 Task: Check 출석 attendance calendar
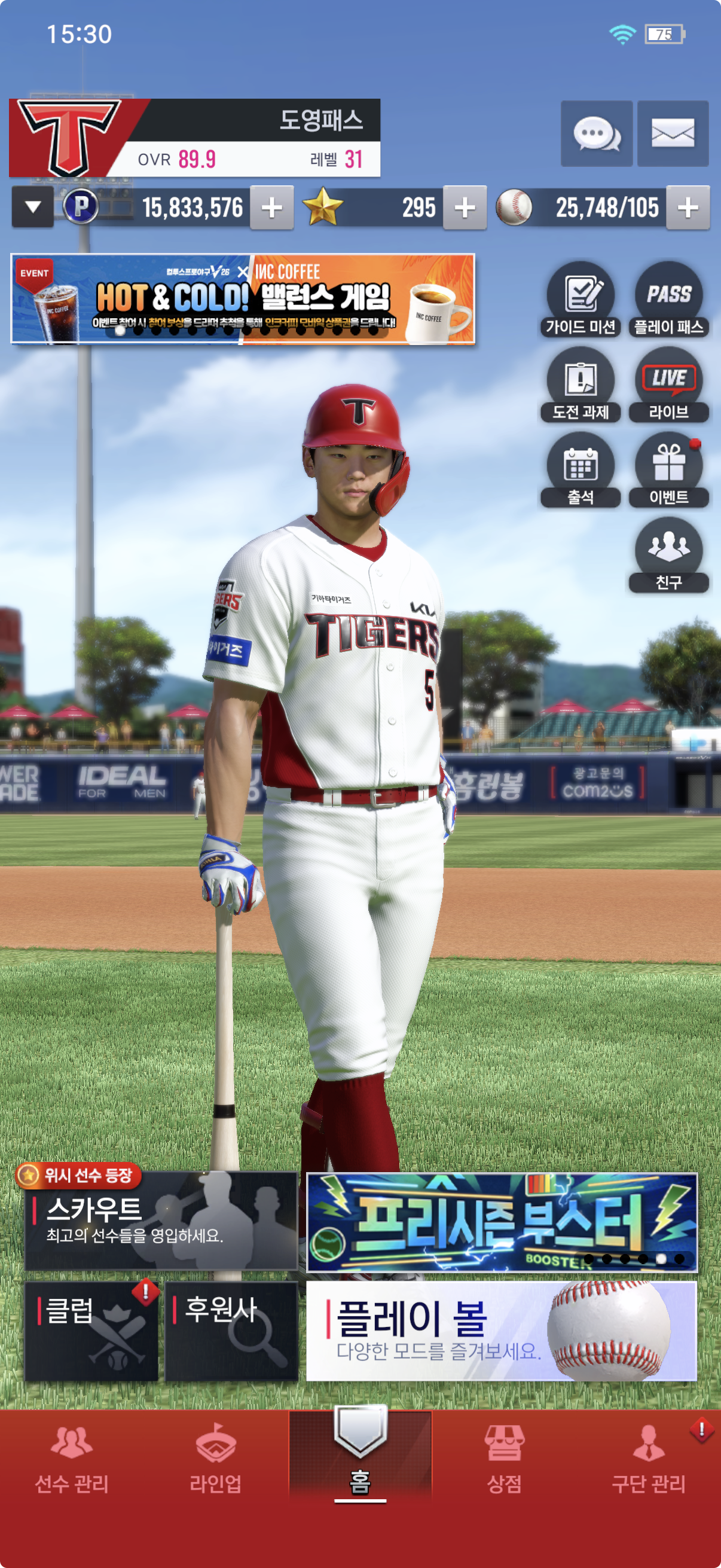click(581, 470)
